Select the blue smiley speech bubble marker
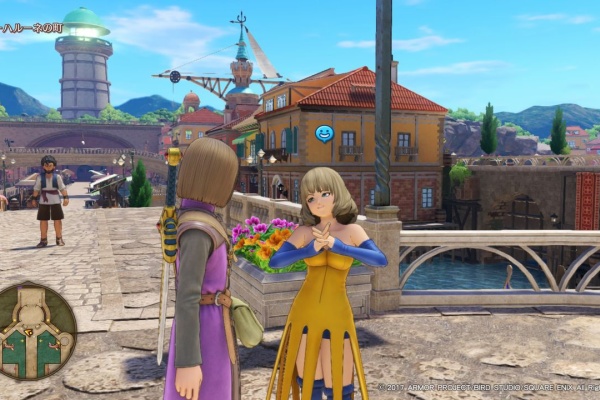 coord(323,133)
